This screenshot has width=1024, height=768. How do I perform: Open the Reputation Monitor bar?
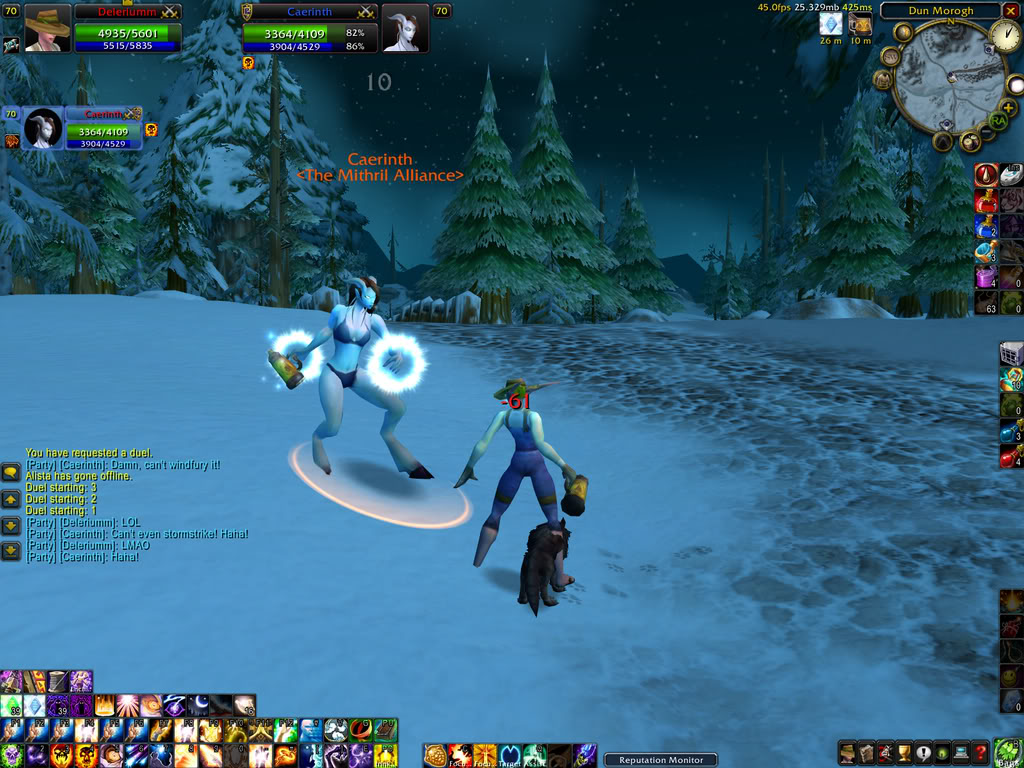click(661, 760)
